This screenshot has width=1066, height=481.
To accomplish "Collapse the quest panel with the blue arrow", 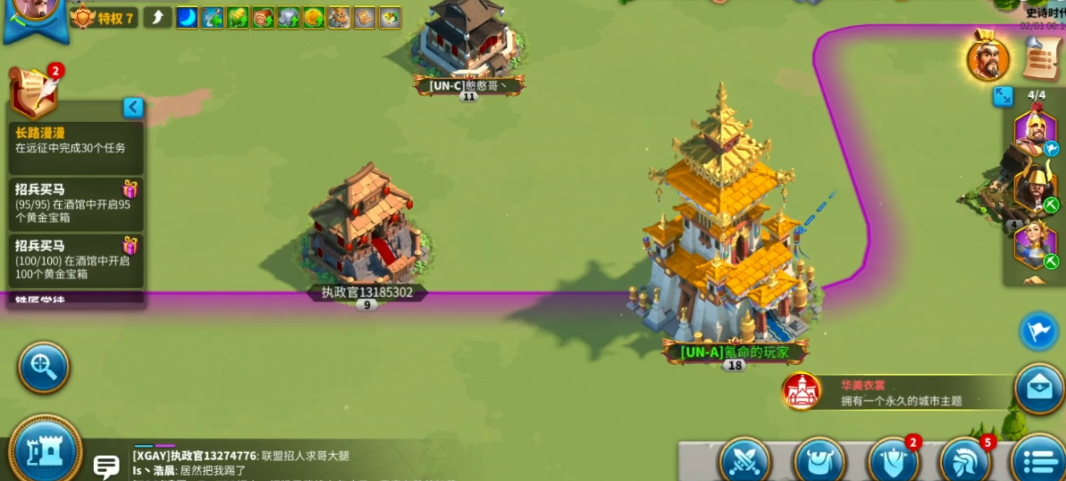I will [133, 107].
